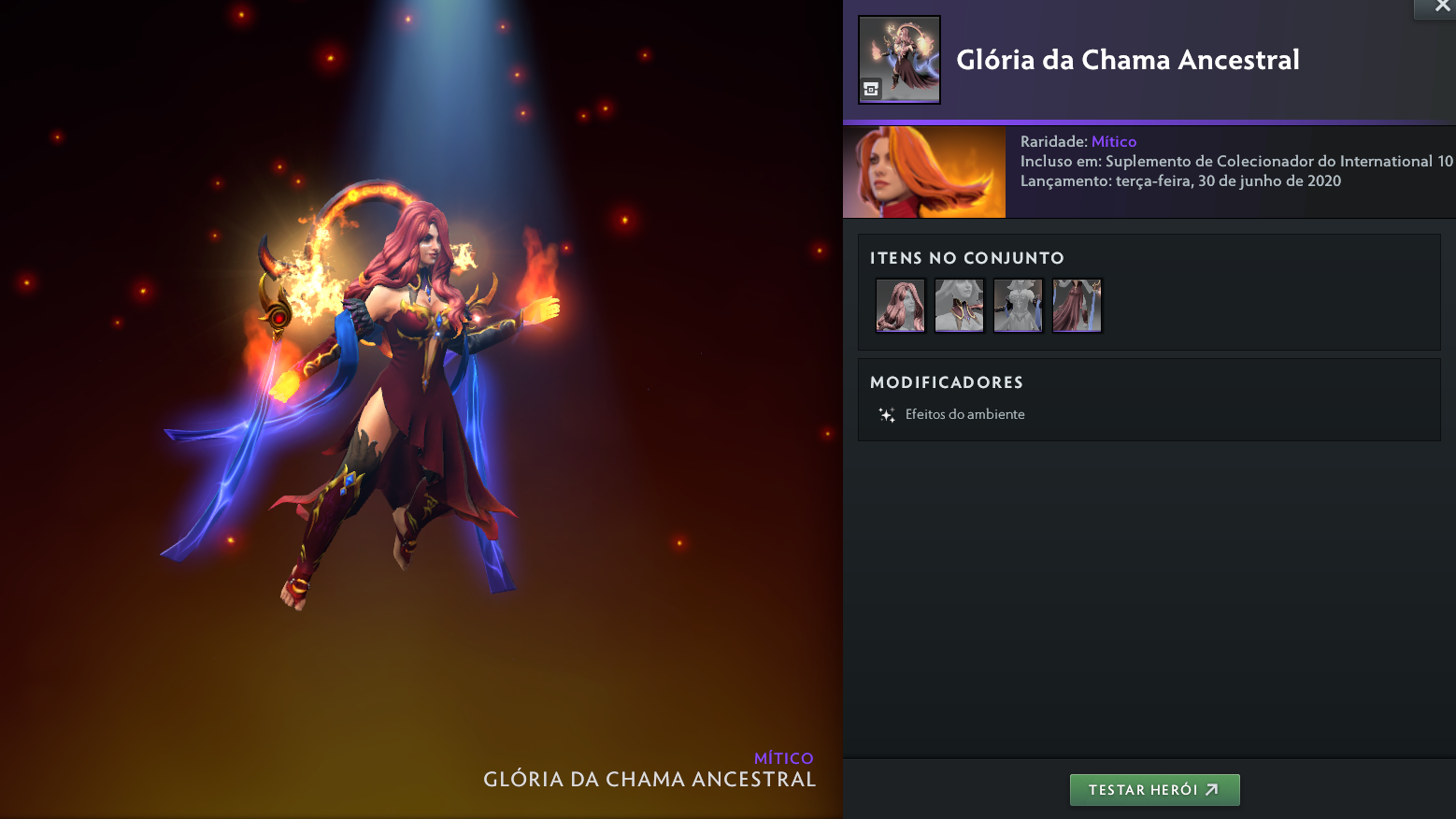Pick the red dress item thumbnail
The width and height of the screenshot is (1456, 819).
point(1077,305)
